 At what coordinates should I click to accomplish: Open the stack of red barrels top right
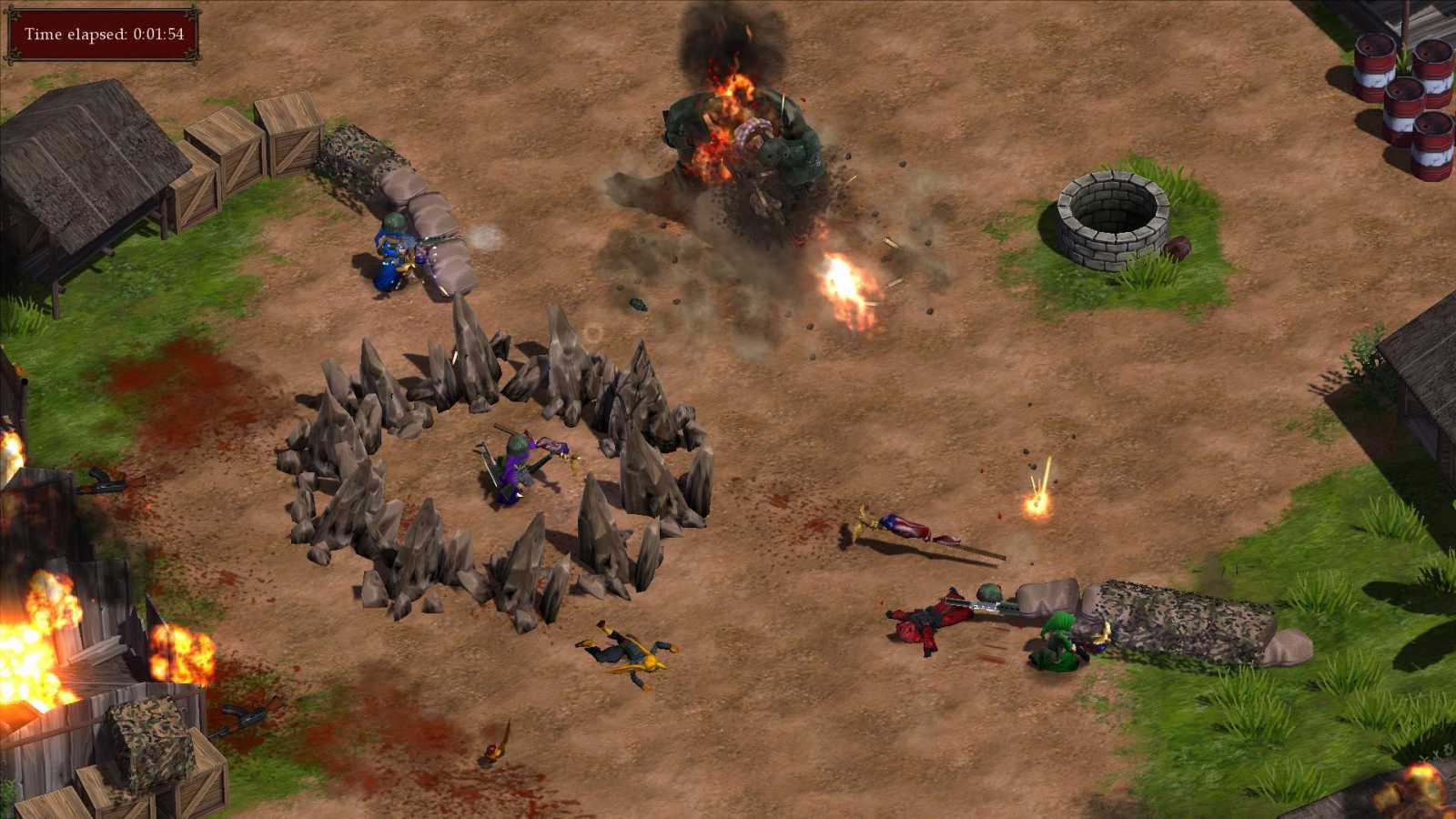[x=1401, y=82]
